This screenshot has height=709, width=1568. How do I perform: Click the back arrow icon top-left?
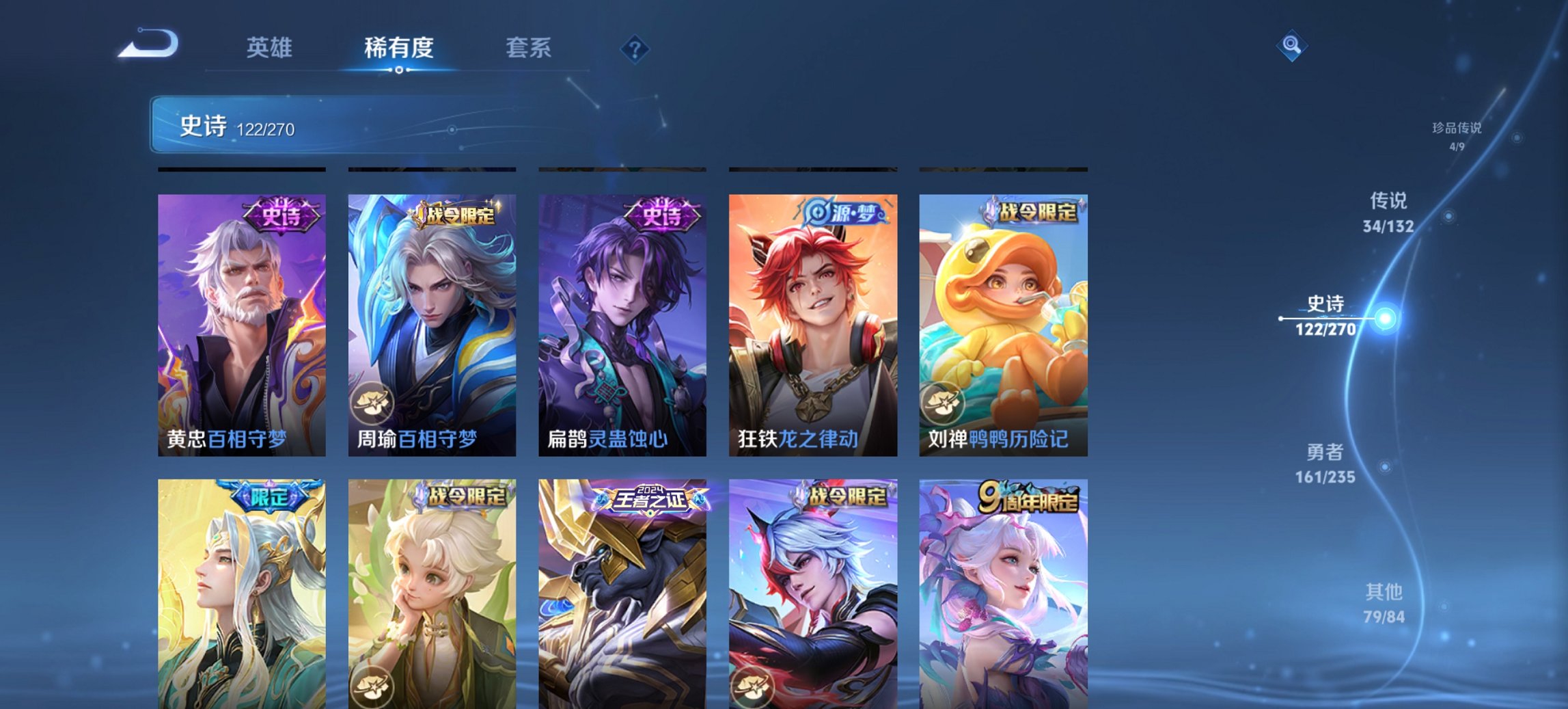point(147,44)
